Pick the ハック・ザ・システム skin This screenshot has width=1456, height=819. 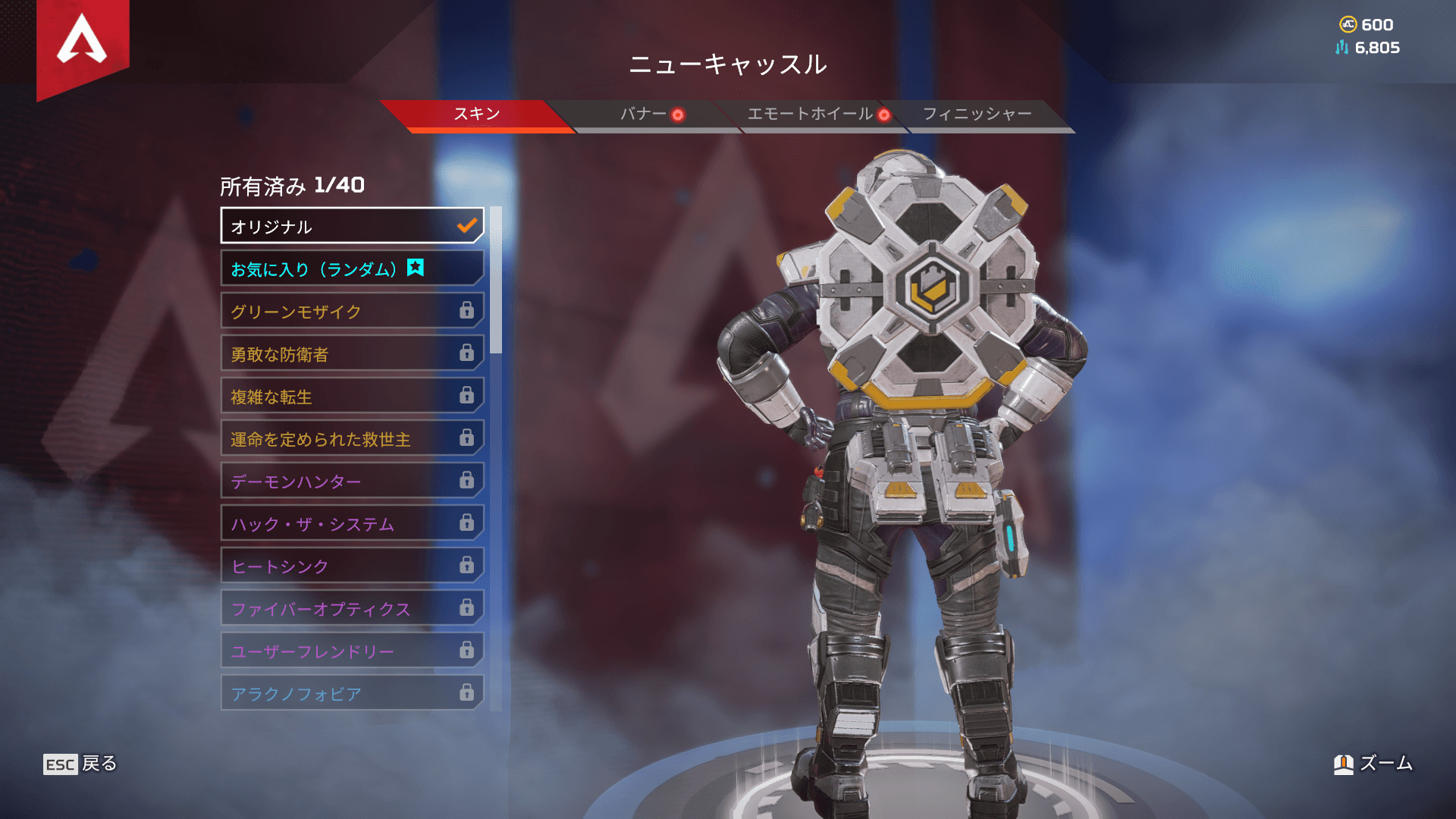pyautogui.click(x=352, y=523)
